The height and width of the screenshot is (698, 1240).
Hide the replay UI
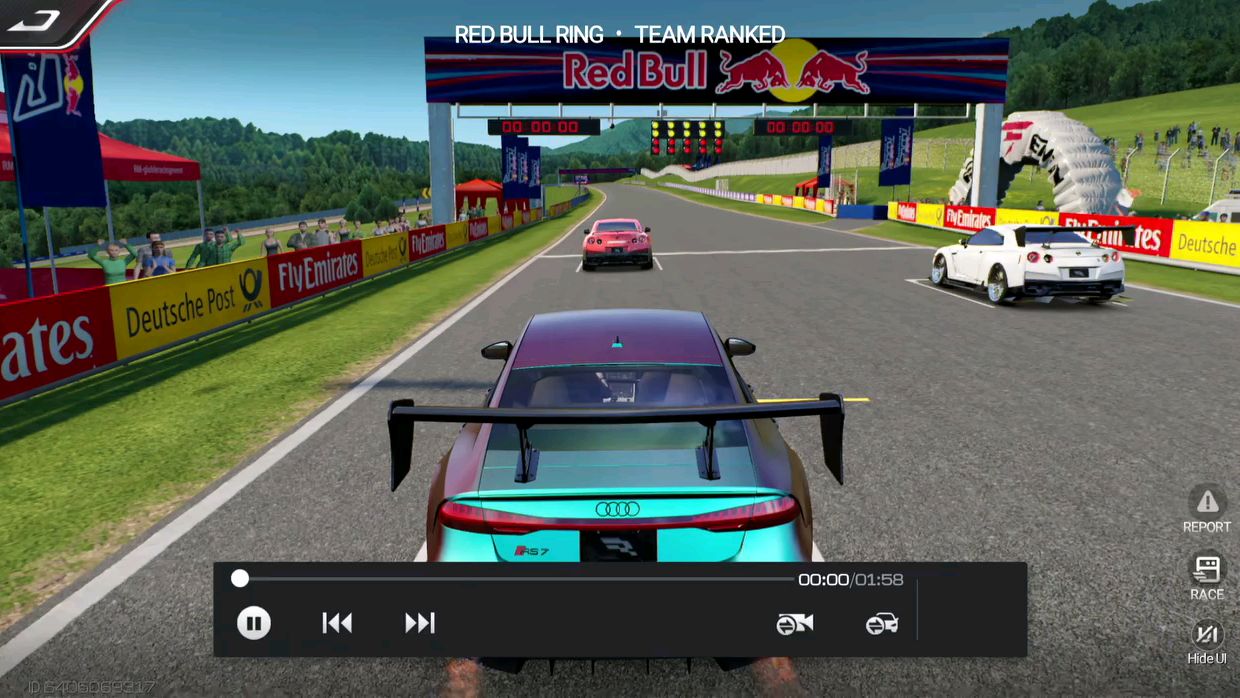pyautogui.click(x=1207, y=641)
